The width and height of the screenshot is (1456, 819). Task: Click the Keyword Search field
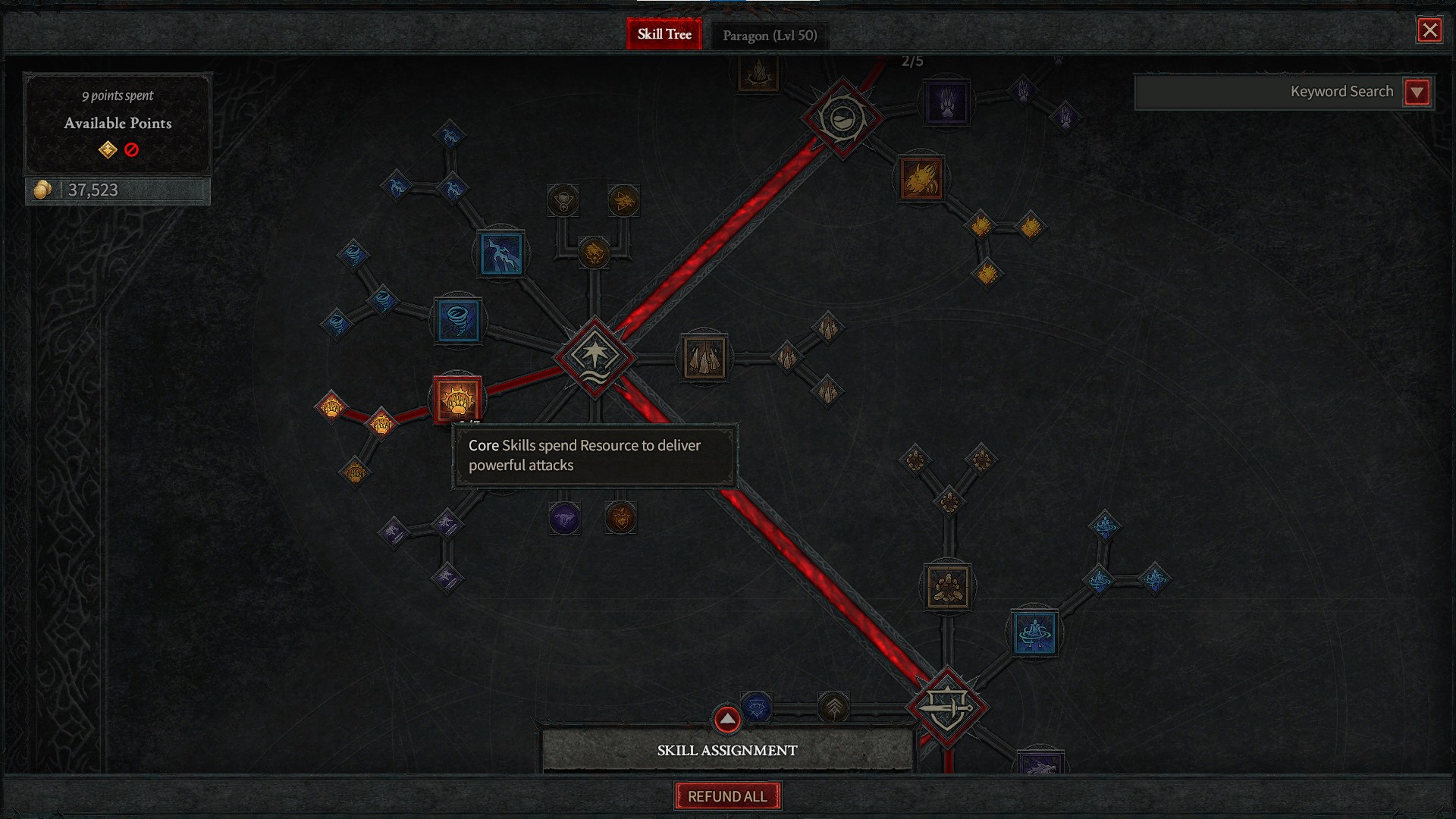tap(1266, 92)
